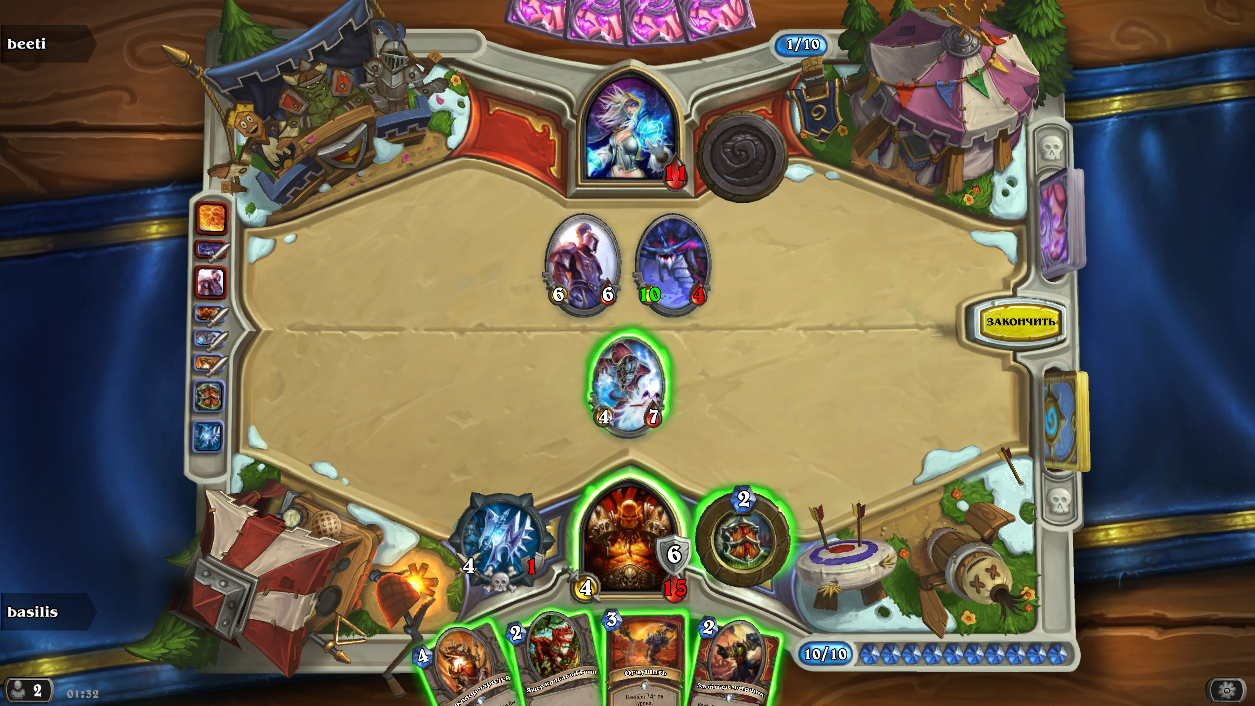This screenshot has height=706, width=1255.
Task: Select your 4/7 minion on the board
Action: (628, 387)
